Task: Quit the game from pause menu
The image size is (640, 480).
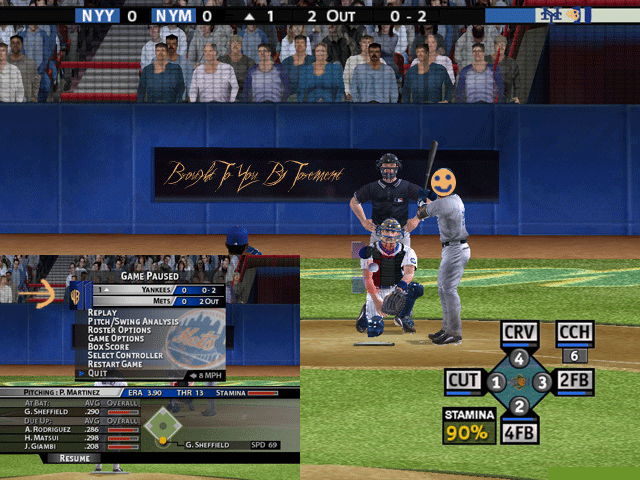Action: point(97,373)
